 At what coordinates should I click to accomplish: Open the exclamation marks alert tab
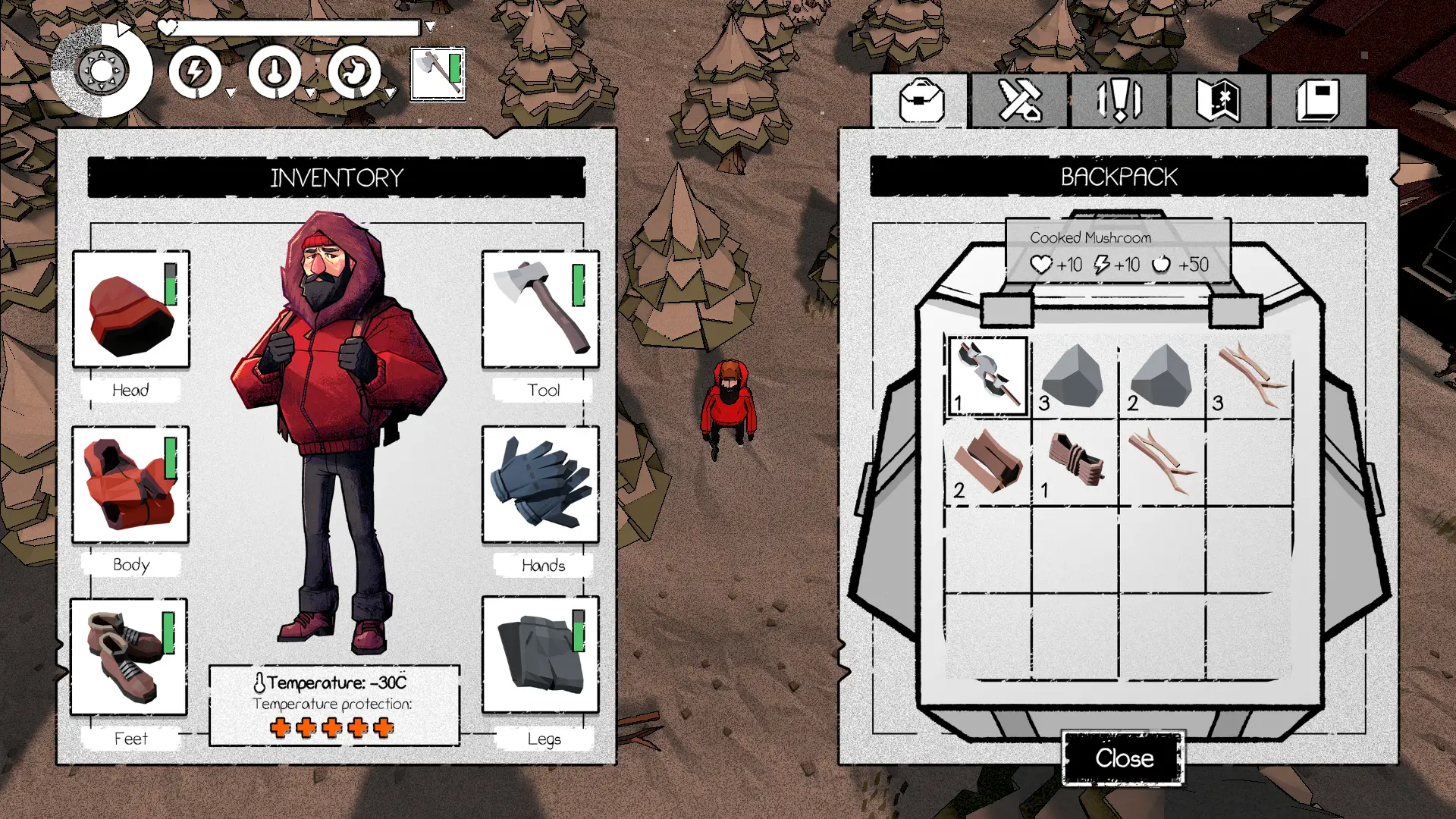[1119, 100]
